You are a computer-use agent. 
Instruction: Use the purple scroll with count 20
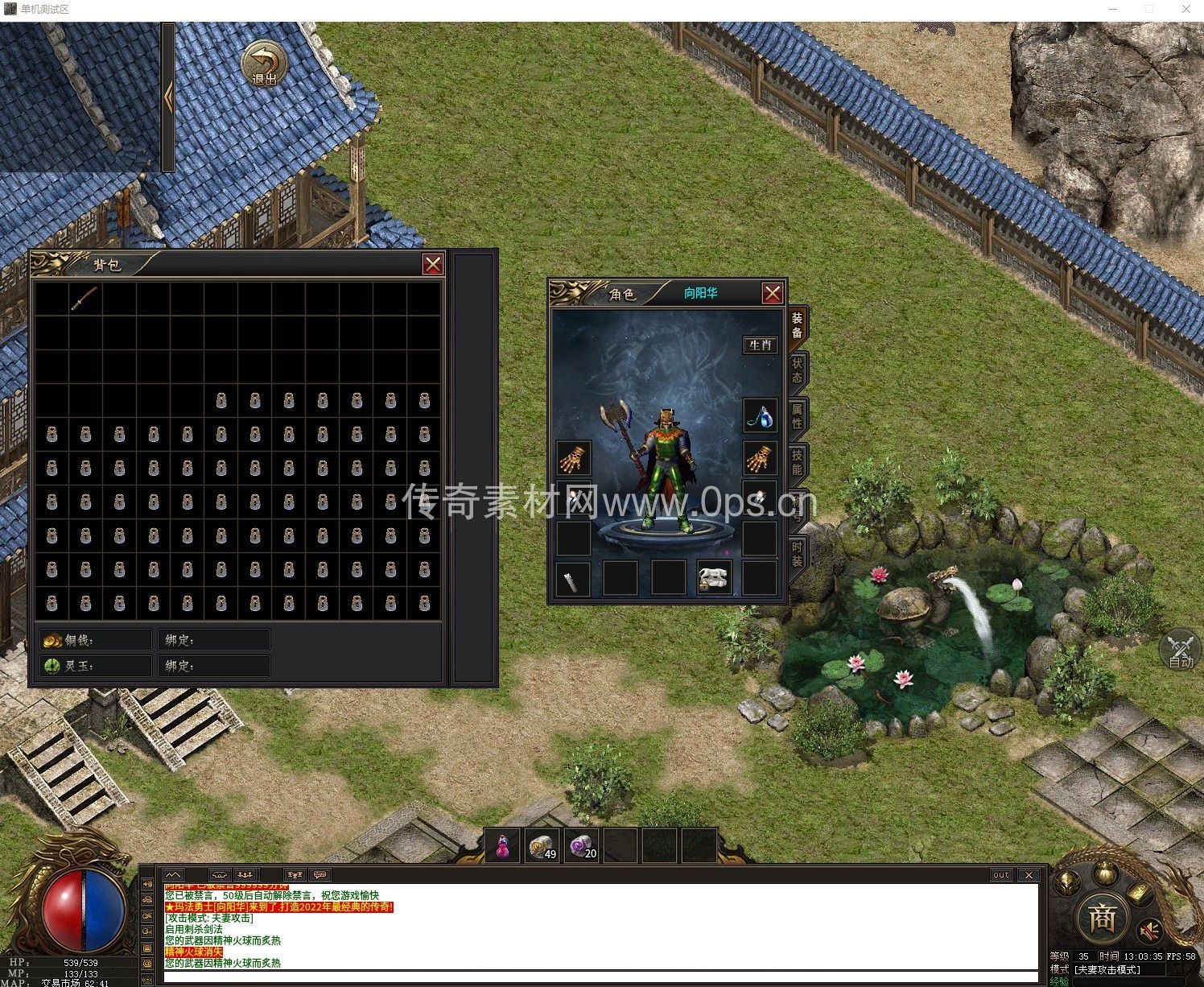point(582,847)
